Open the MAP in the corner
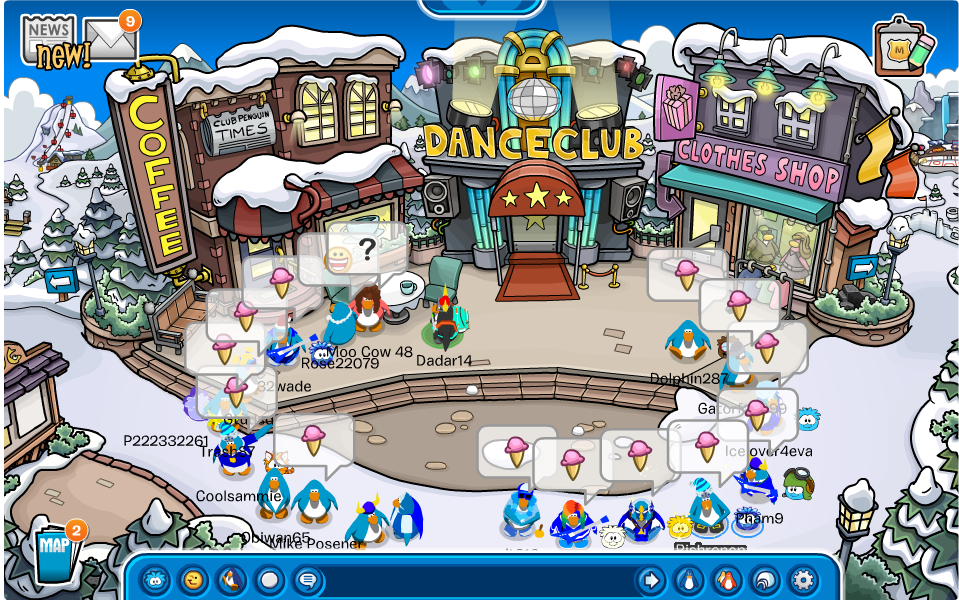The height and width of the screenshot is (600, 959). tap(53, 548)
